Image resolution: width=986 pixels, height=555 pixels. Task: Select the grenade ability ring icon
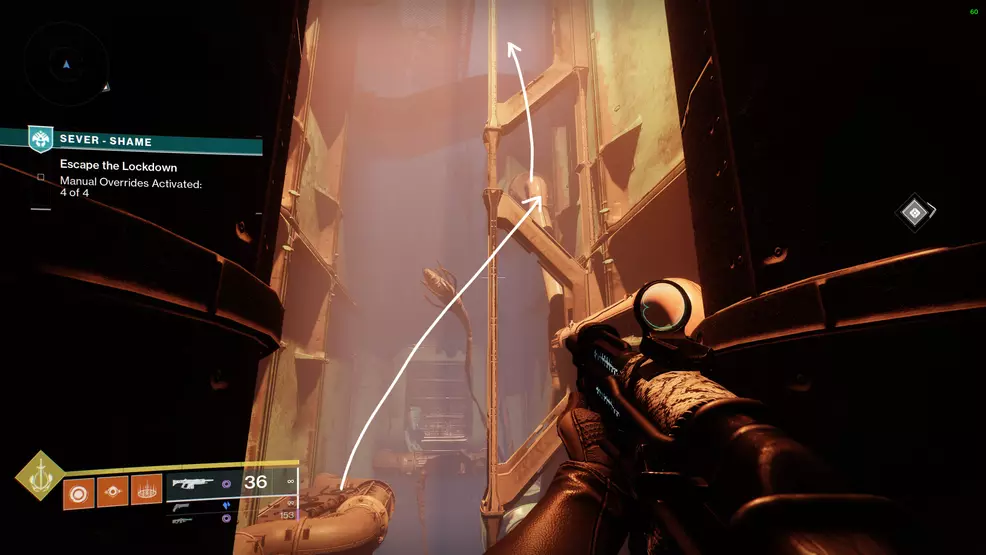79,492
